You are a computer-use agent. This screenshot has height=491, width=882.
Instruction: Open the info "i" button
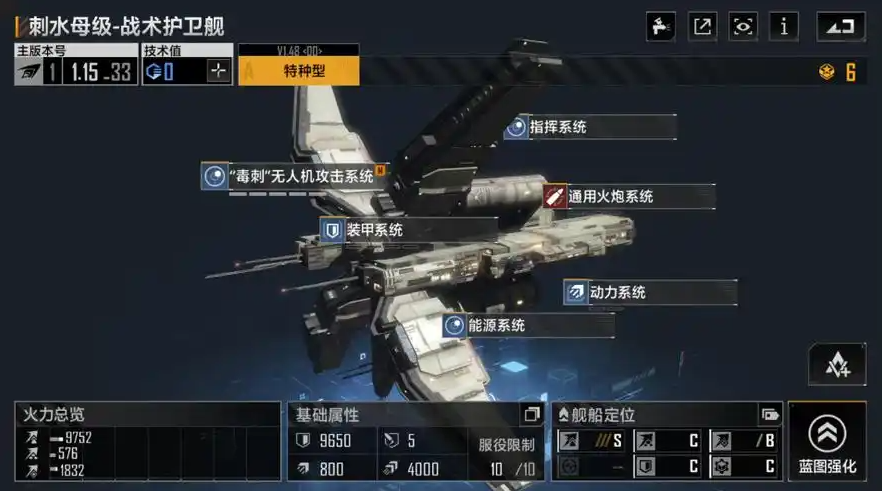[x=783, y=26]
